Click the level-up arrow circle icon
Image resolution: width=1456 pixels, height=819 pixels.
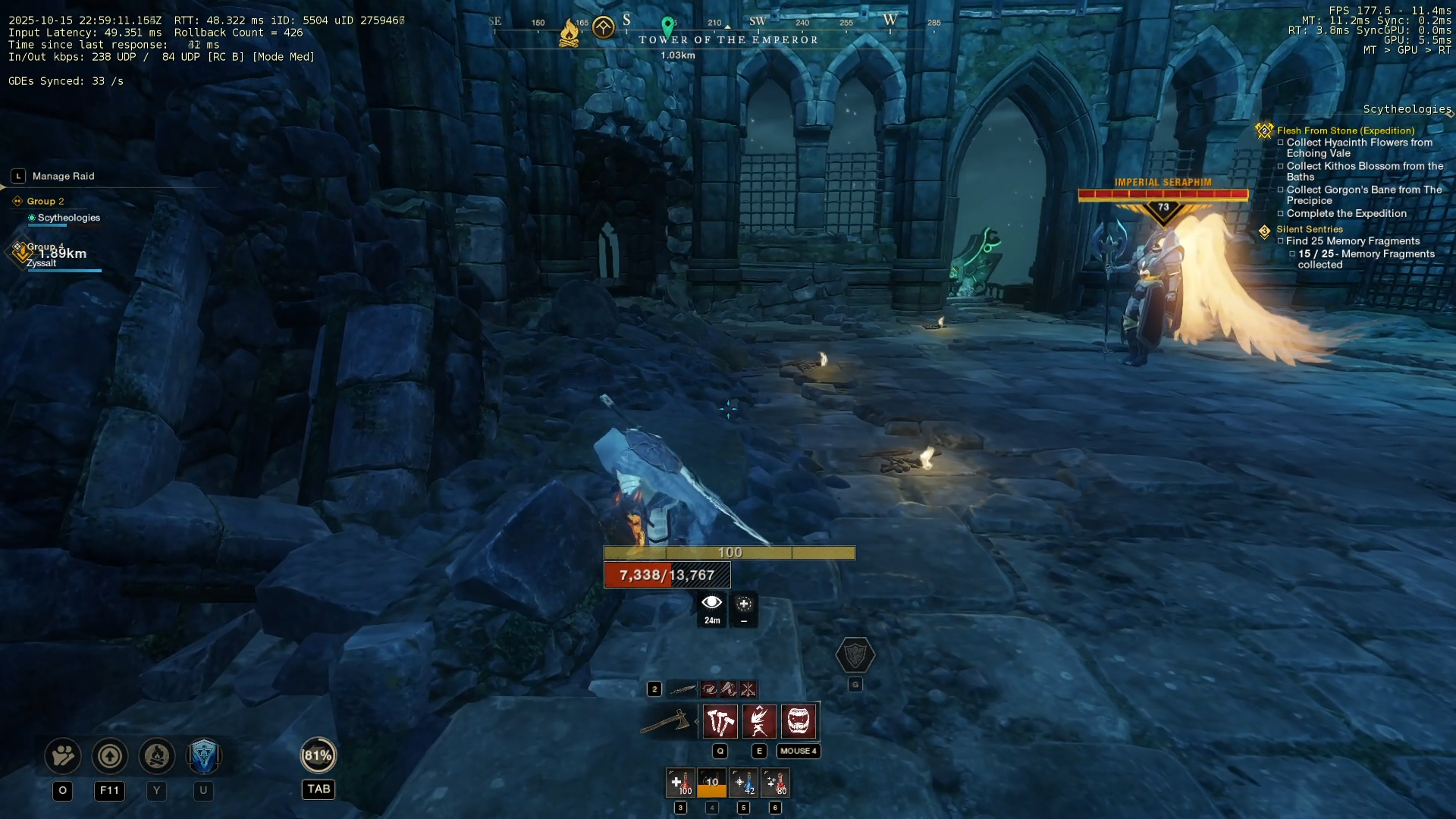[x=110, y=756]
